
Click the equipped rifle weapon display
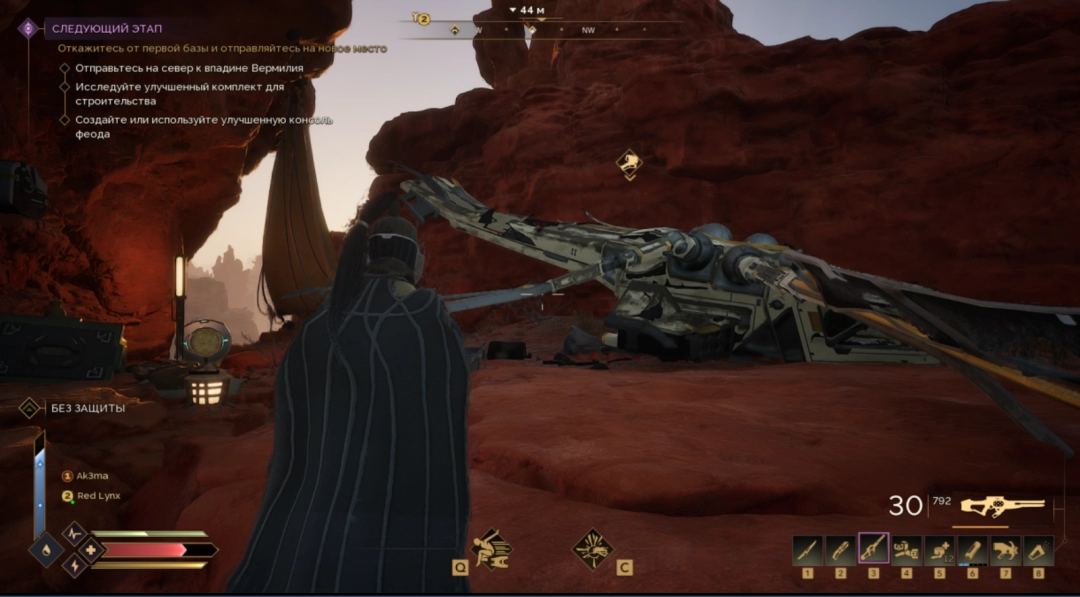coord(1001,506)
